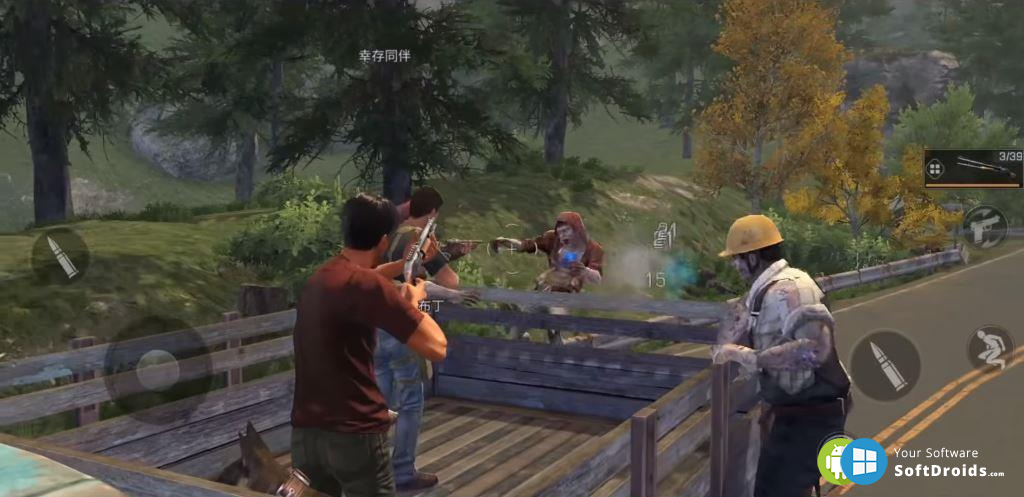Tap the large bullet fire button beside the crouch icon
This screenshot has width=1024, height=497.
click(885, 366)
